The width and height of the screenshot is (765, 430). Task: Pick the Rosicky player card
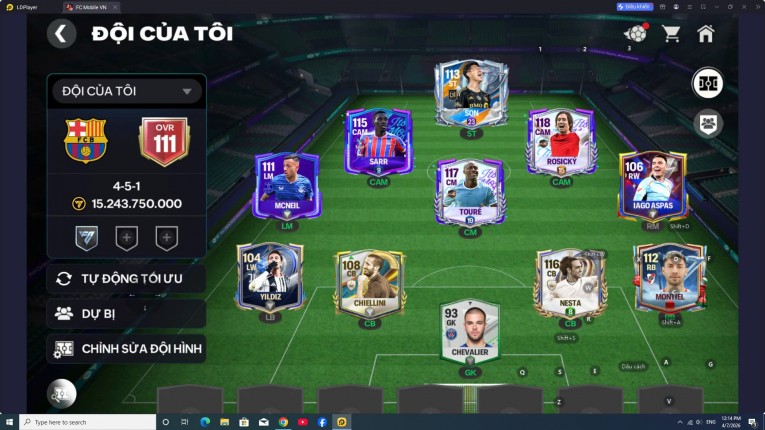[x=561, y=141]
